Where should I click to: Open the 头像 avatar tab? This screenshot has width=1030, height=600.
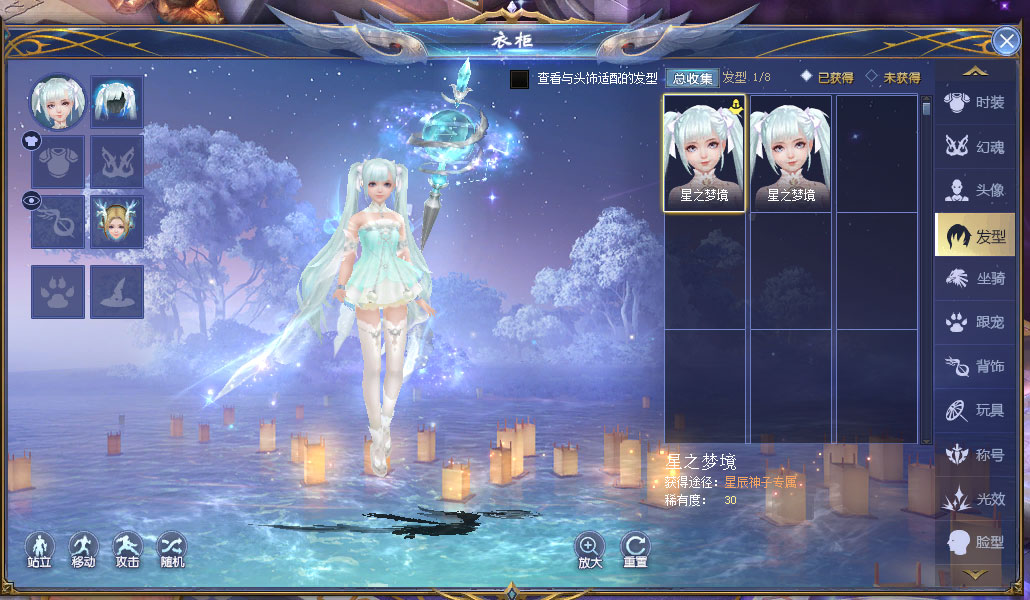tap(975, 191)
